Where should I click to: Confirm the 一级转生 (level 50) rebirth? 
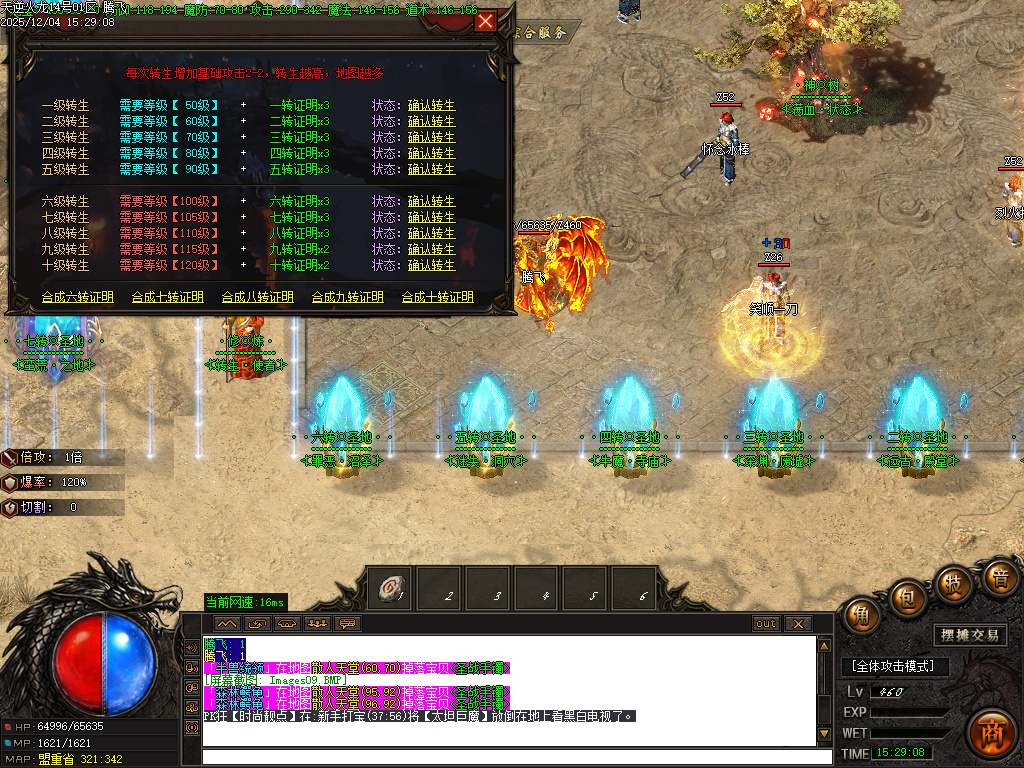point(431,106)
